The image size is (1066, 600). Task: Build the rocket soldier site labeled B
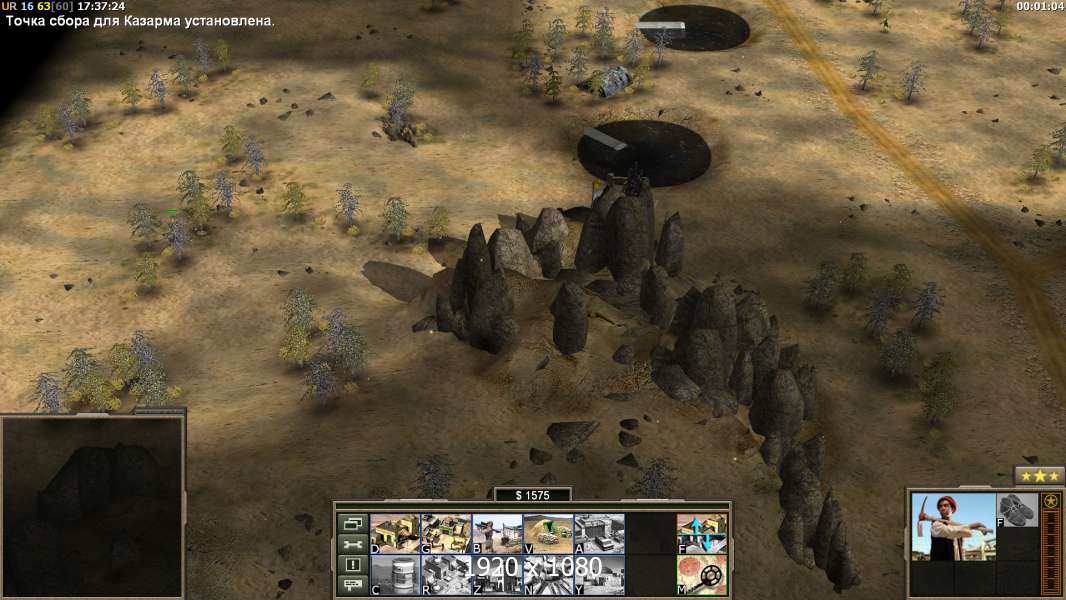point(497,533)
